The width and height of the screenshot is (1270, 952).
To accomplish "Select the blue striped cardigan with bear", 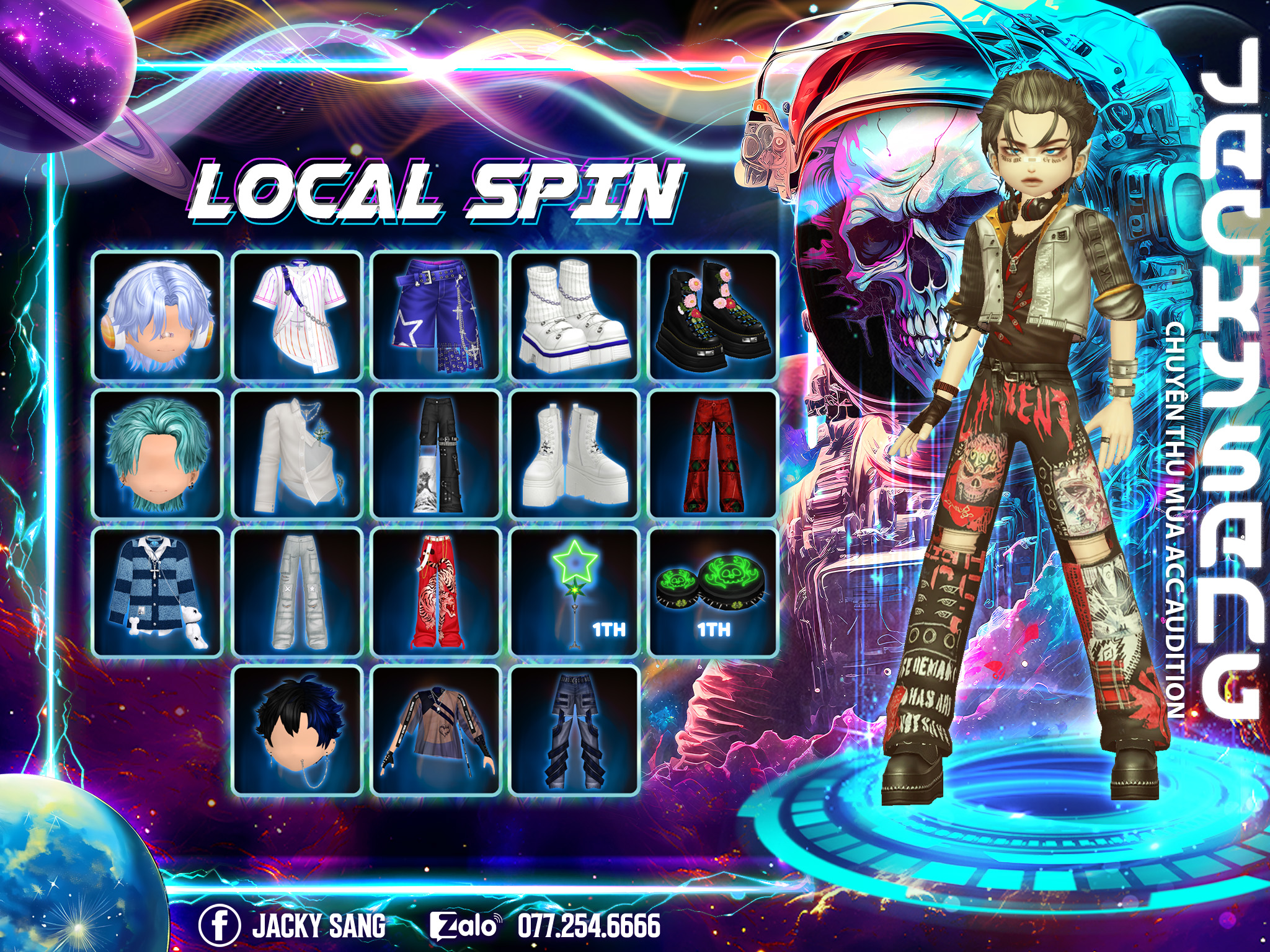I will (158, 592).
